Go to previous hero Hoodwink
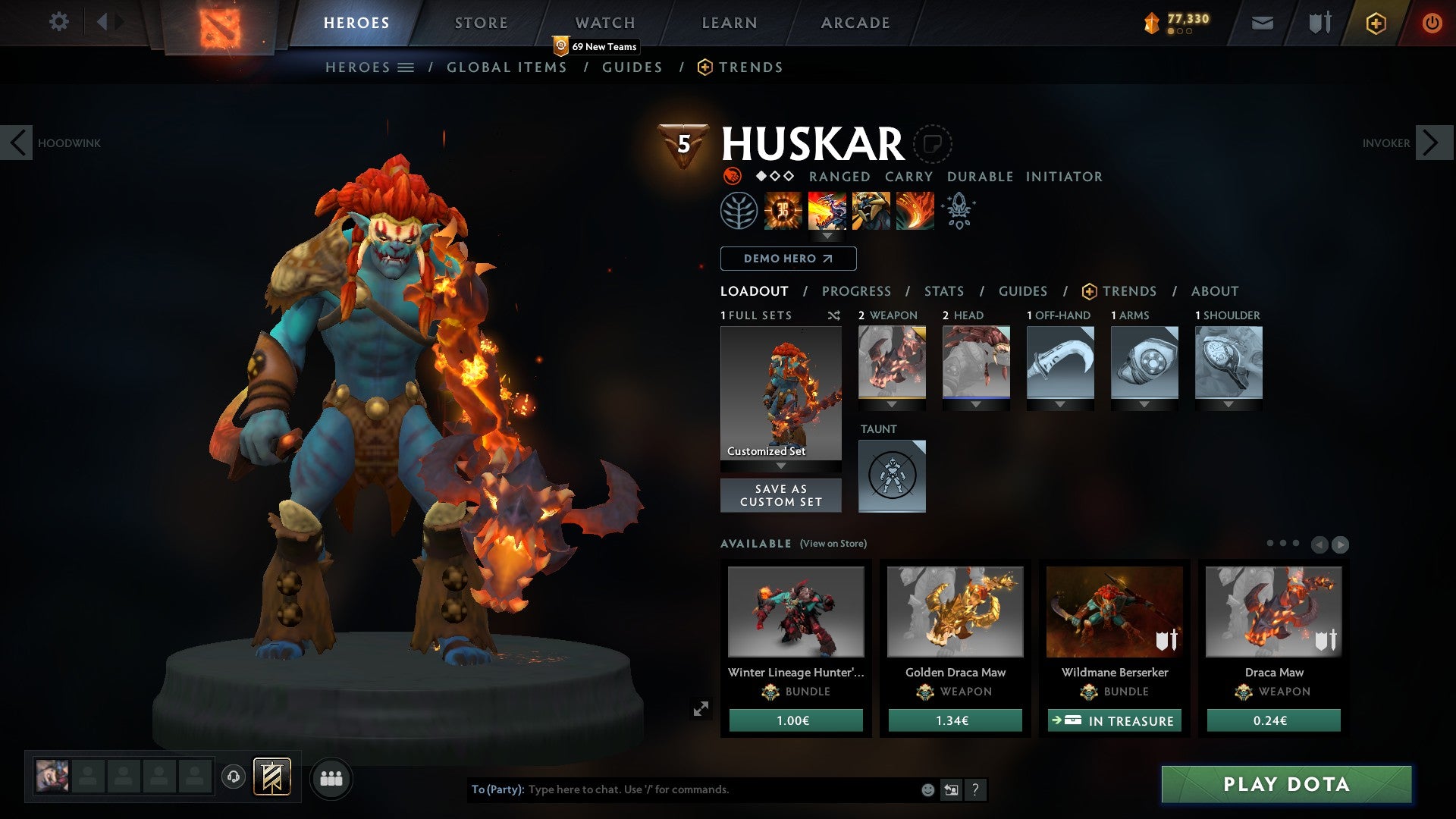Viewport: 1456px width, 819px height. point(17,143)
